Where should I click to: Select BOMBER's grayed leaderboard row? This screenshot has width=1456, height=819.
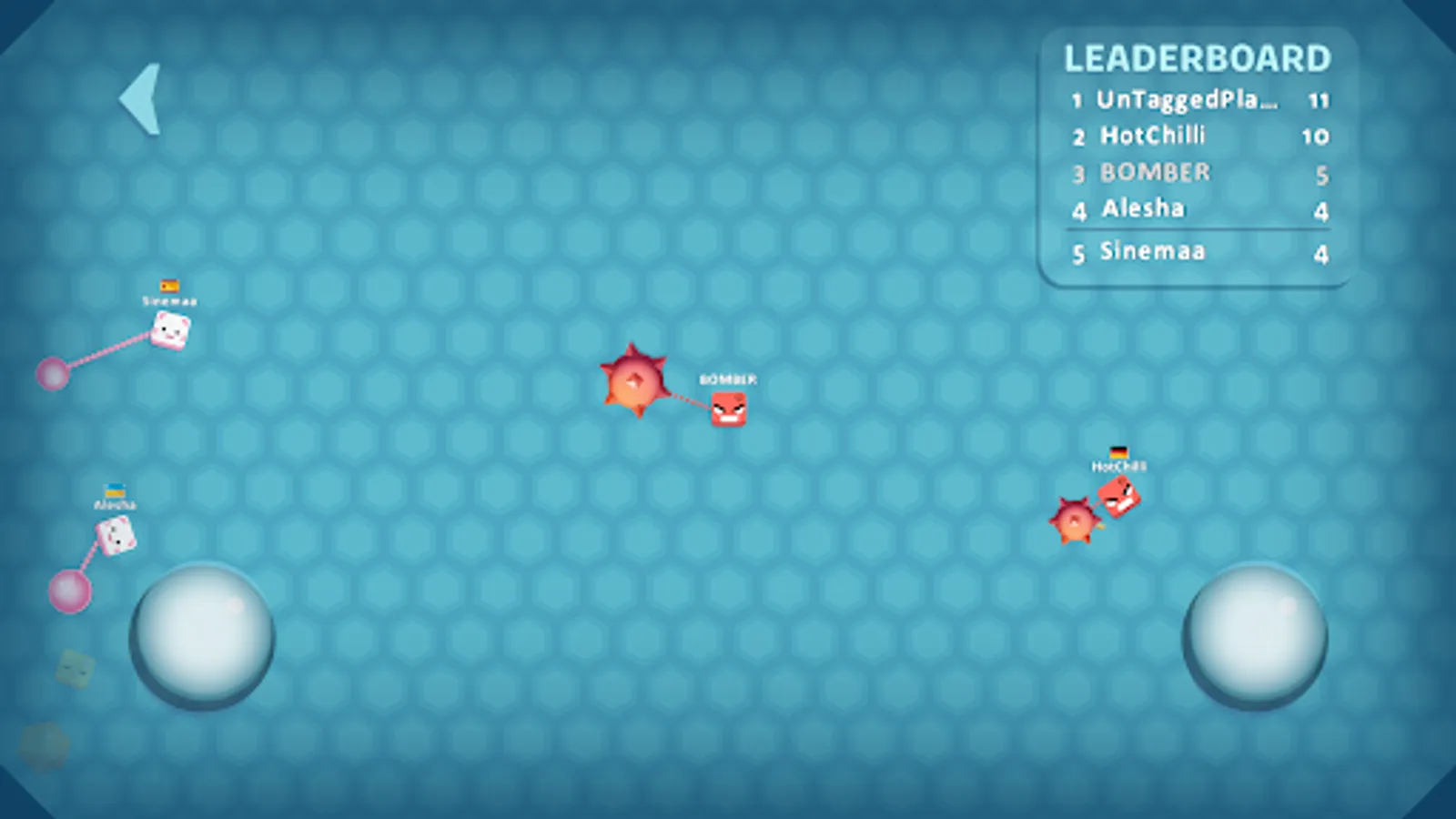coord(1154,173)
